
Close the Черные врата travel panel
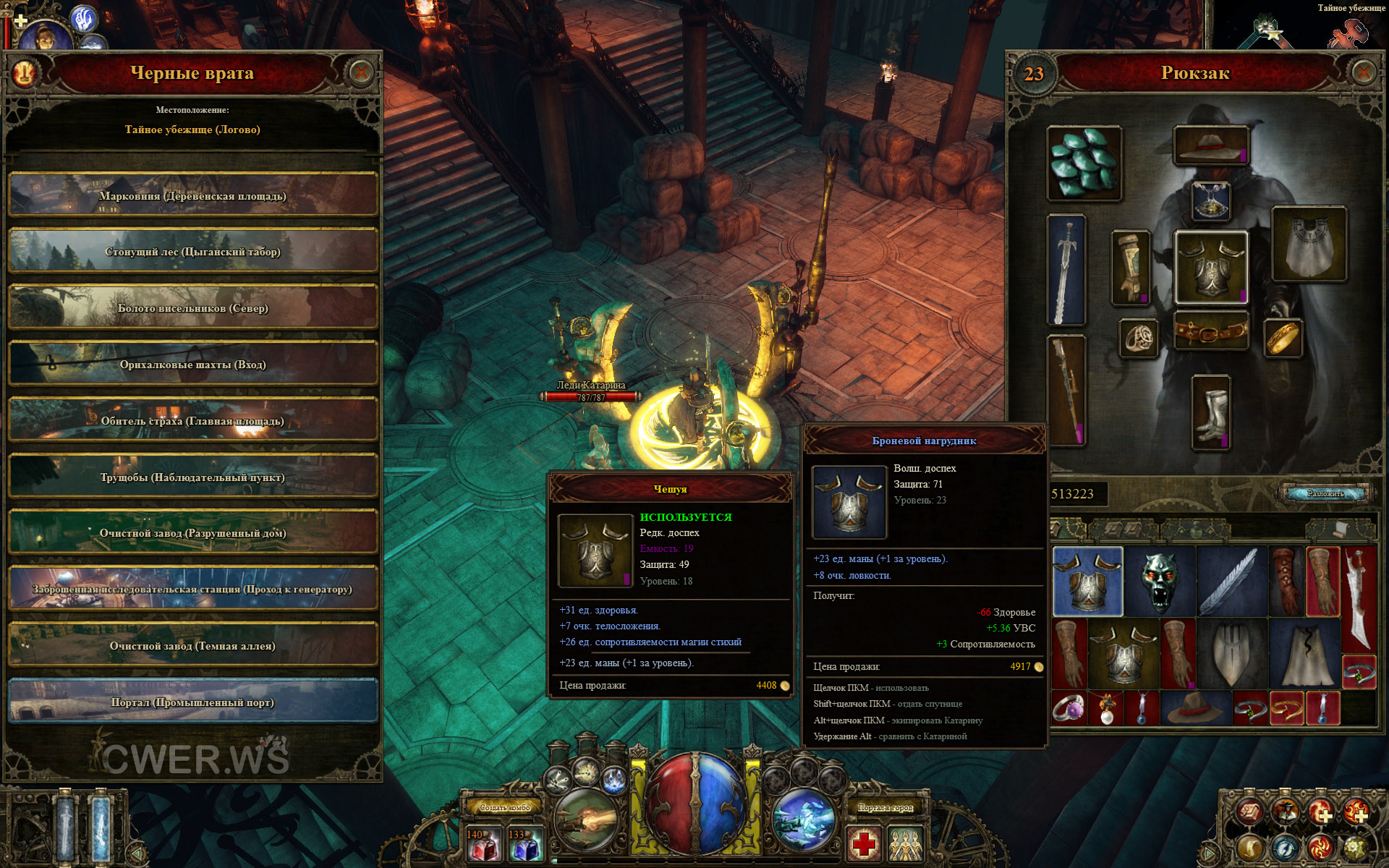[x=360, y=73]
